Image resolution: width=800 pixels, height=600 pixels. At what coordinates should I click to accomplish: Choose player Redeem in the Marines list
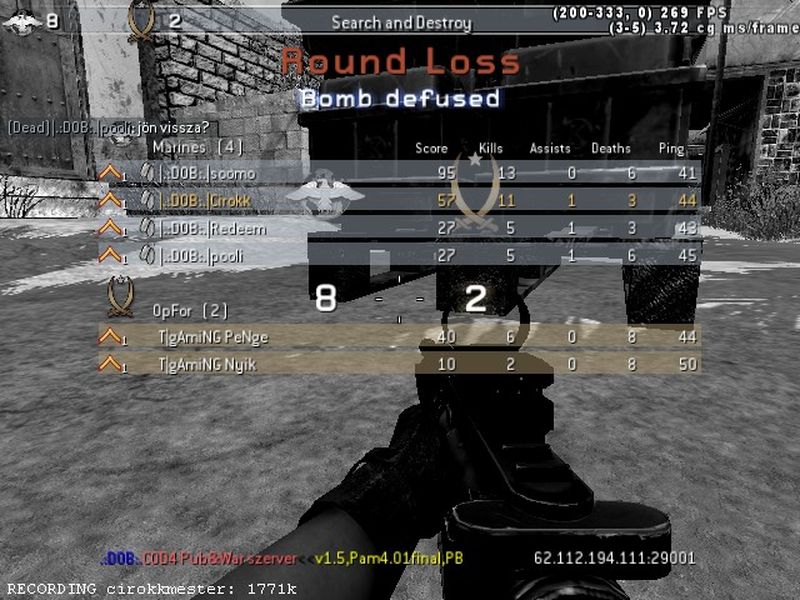(x=400, y=228)
